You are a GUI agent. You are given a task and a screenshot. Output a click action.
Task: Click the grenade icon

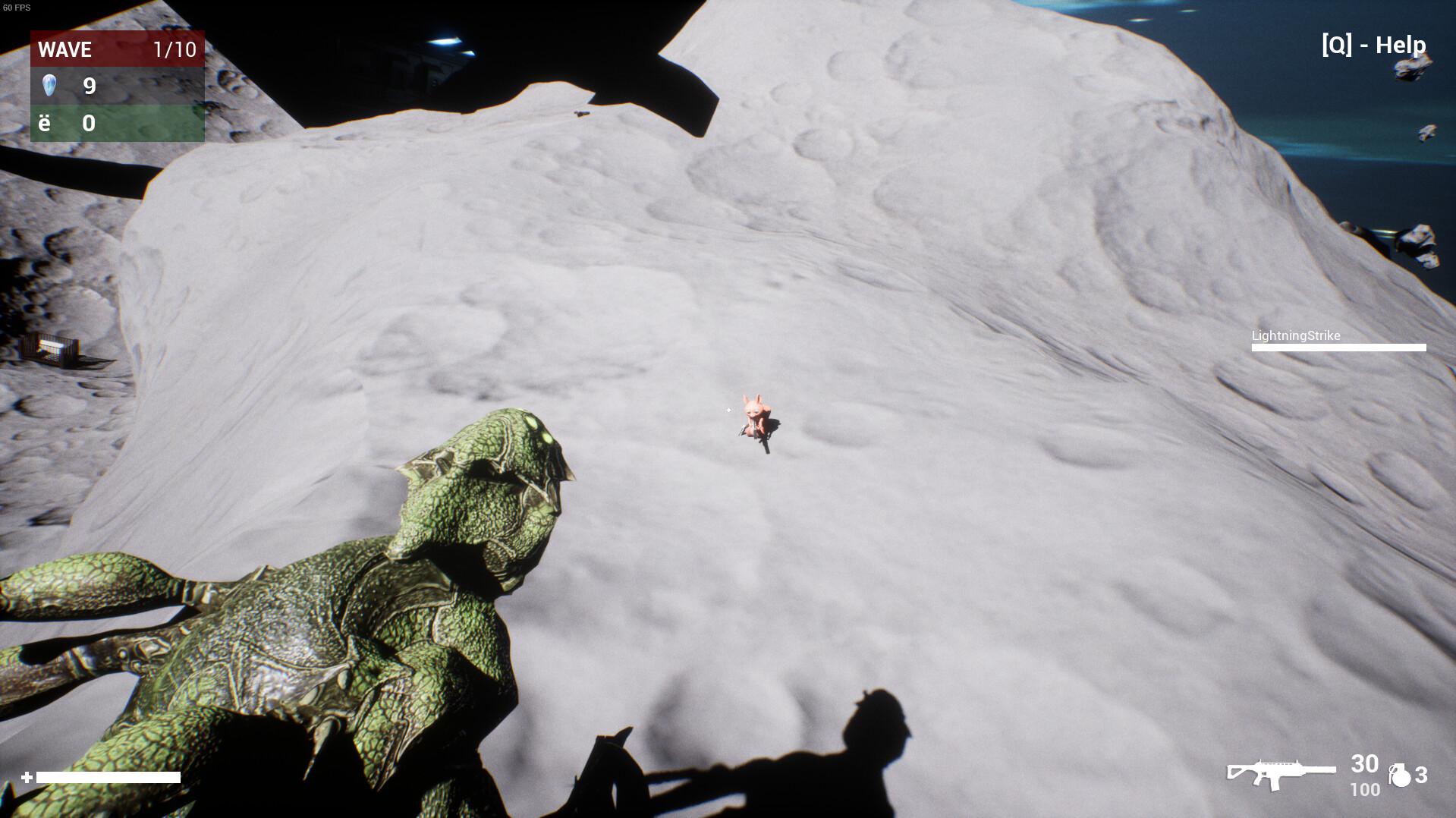1399,776
